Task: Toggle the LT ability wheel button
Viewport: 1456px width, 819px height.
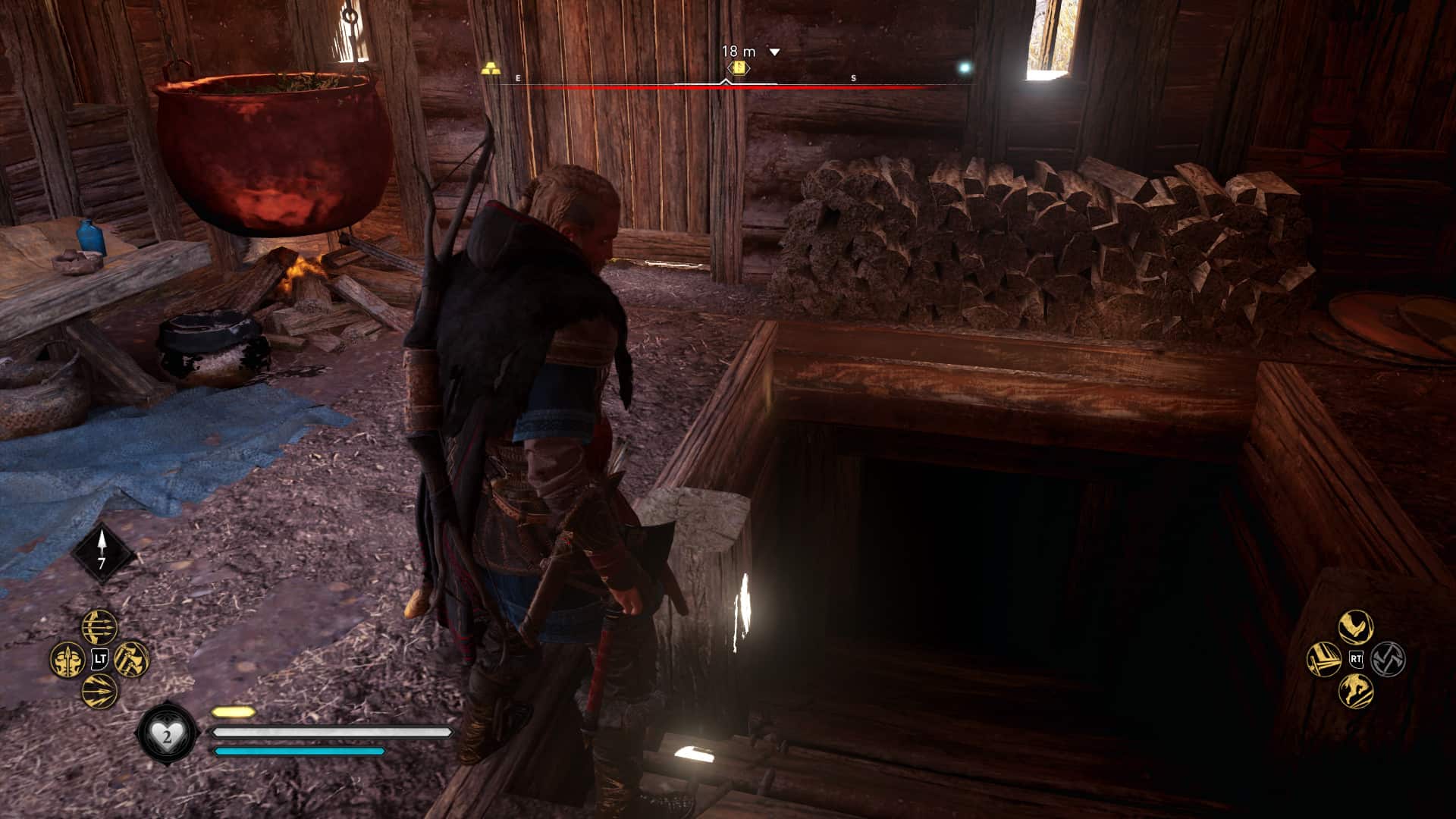Action: click(99, 659)
